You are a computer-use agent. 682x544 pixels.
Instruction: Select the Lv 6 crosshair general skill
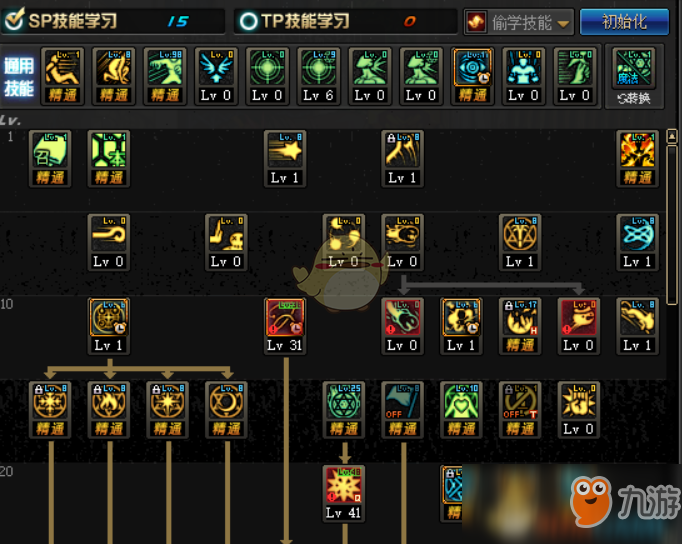point(317,69)
